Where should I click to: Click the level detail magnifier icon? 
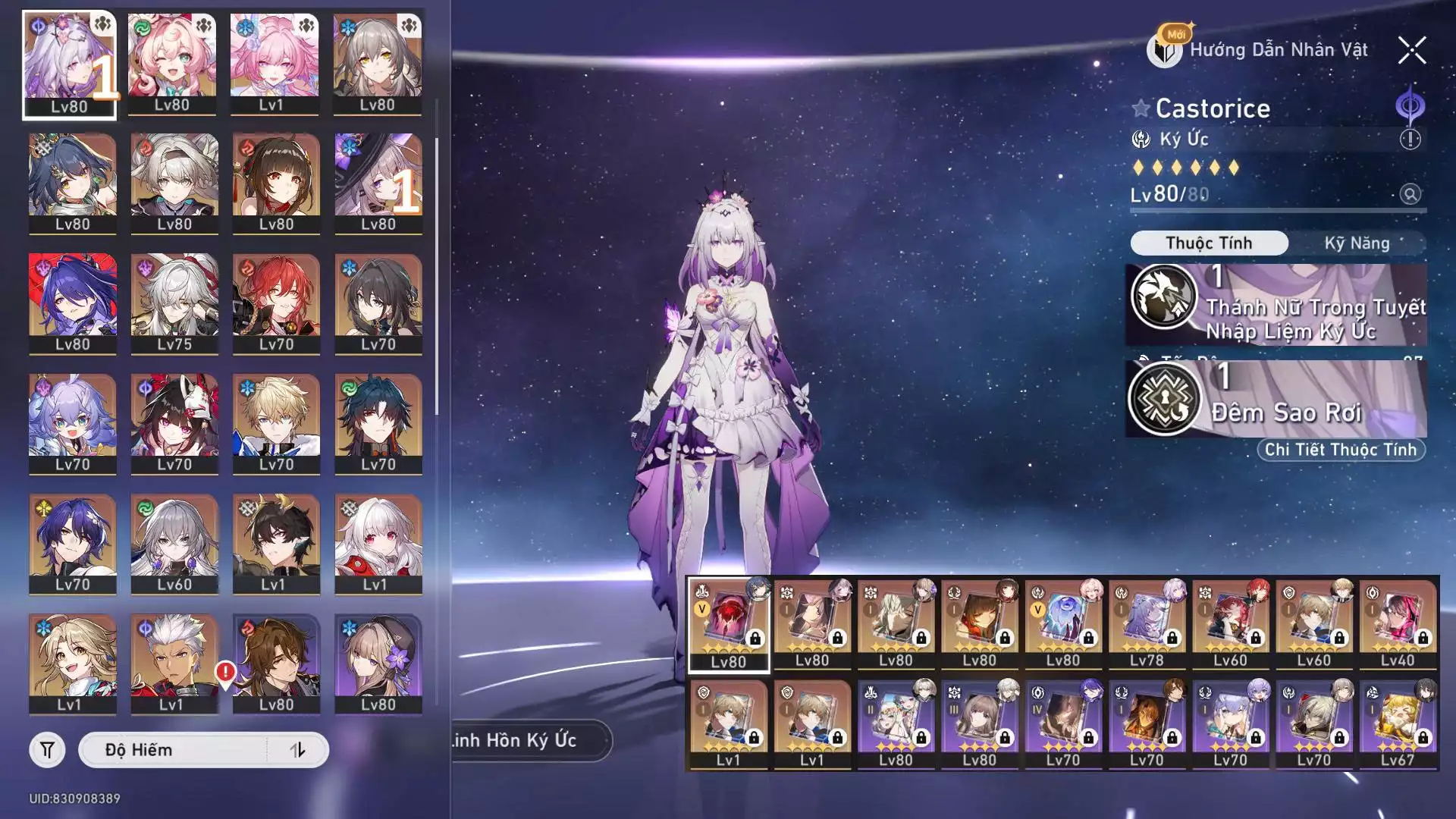click(1410, 194)
